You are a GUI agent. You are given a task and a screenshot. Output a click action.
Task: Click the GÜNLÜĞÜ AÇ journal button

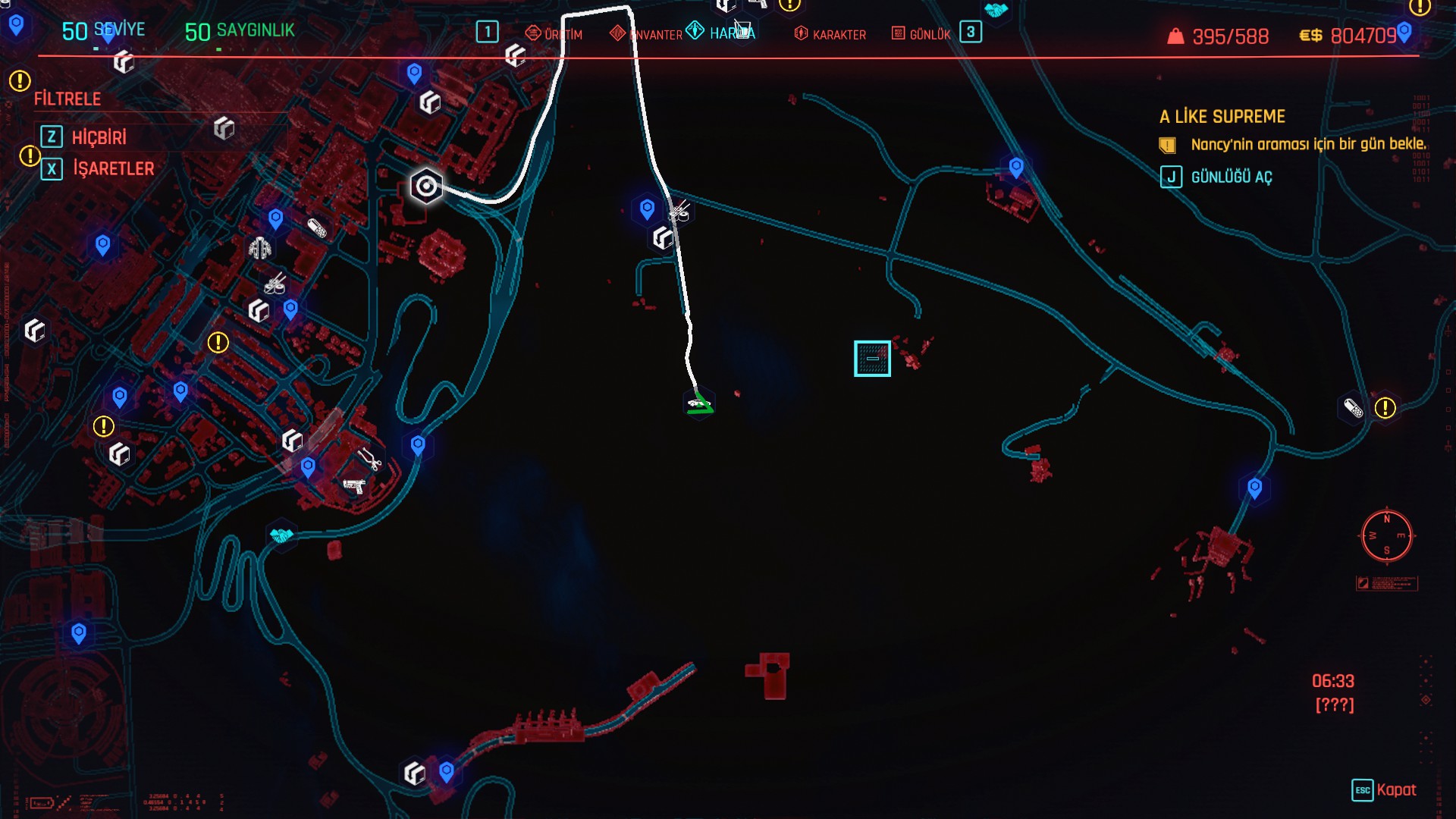click(x=1231, y=177)
